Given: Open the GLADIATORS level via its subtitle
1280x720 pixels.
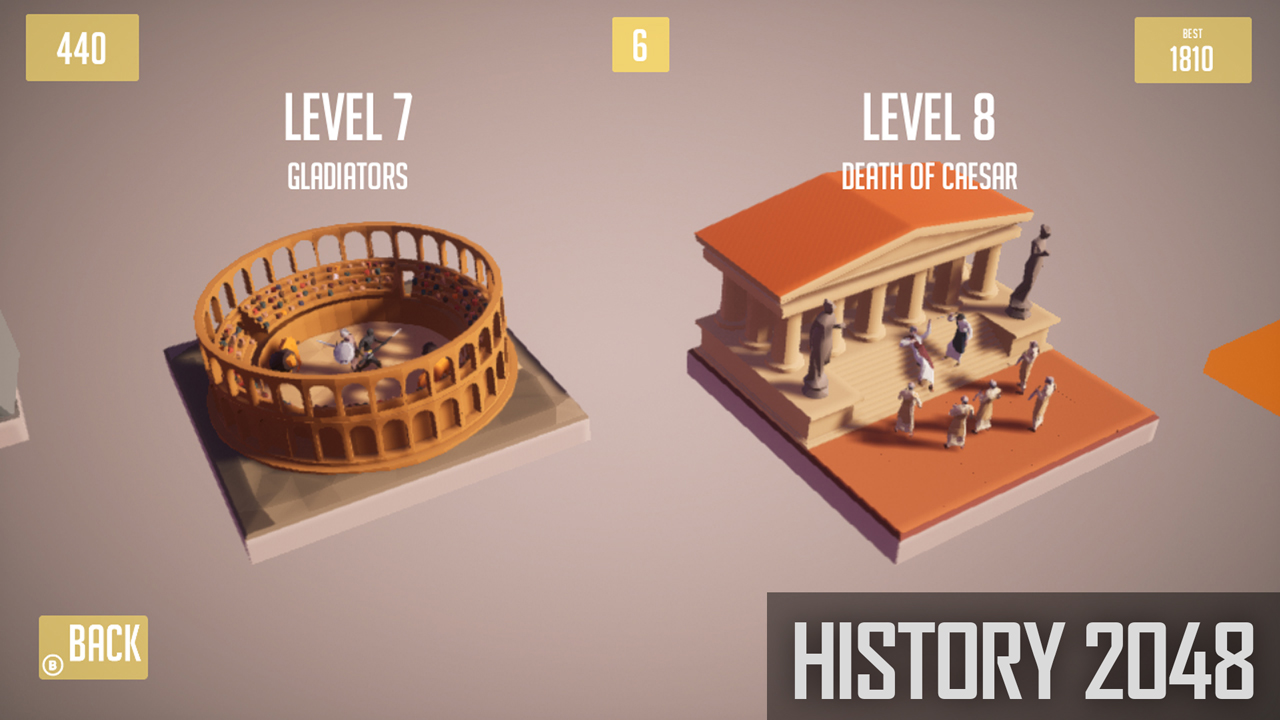Looking at the screenshot, I should [347, 177].
